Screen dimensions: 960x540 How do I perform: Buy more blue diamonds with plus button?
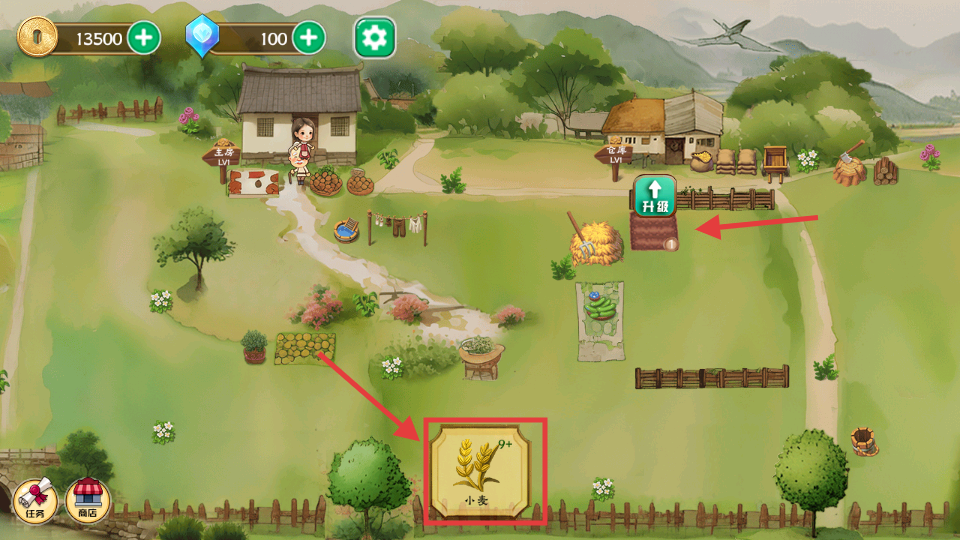[x=309, y=39]
